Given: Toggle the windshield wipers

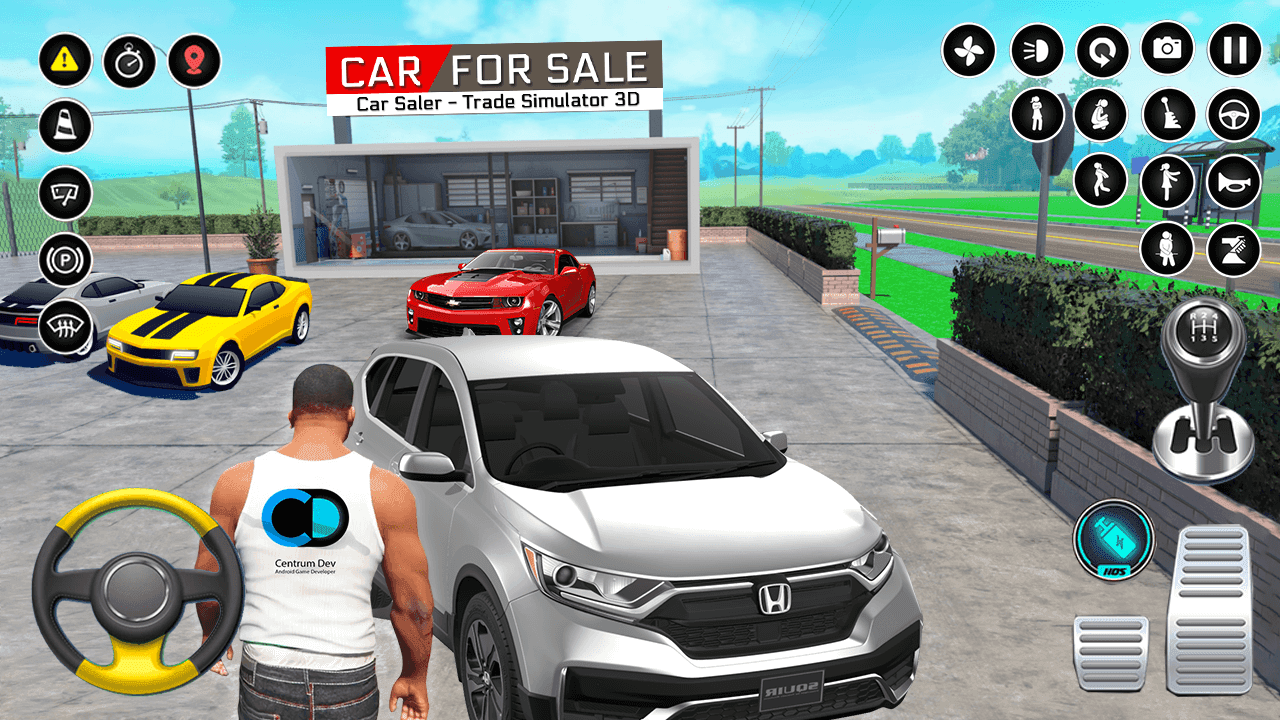Looking at the screenshot, I should pyautogui.click(x=64, y=190).
